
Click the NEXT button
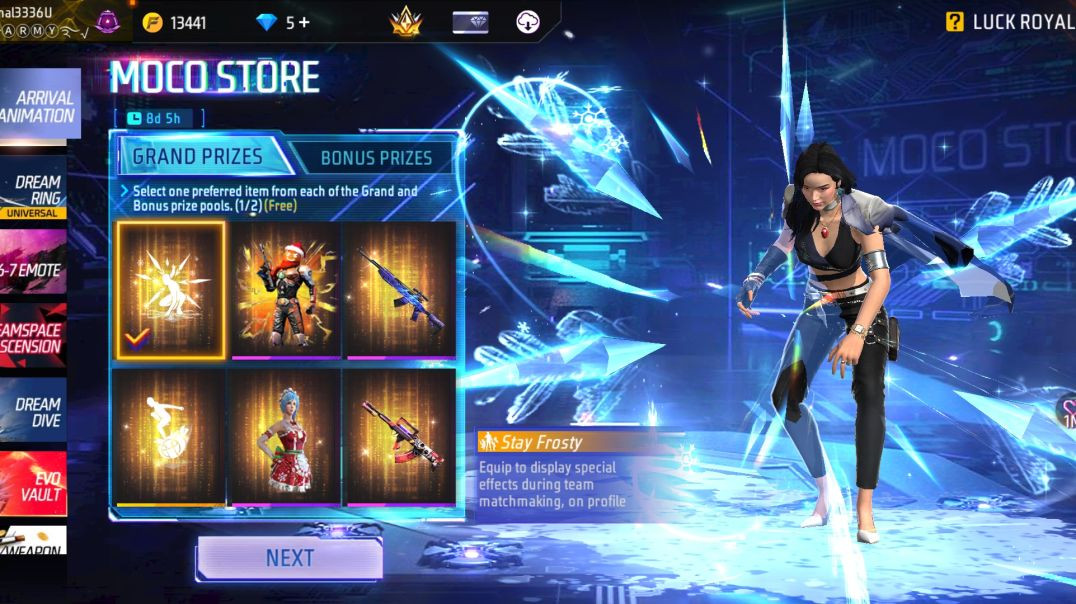pos(289,558)
